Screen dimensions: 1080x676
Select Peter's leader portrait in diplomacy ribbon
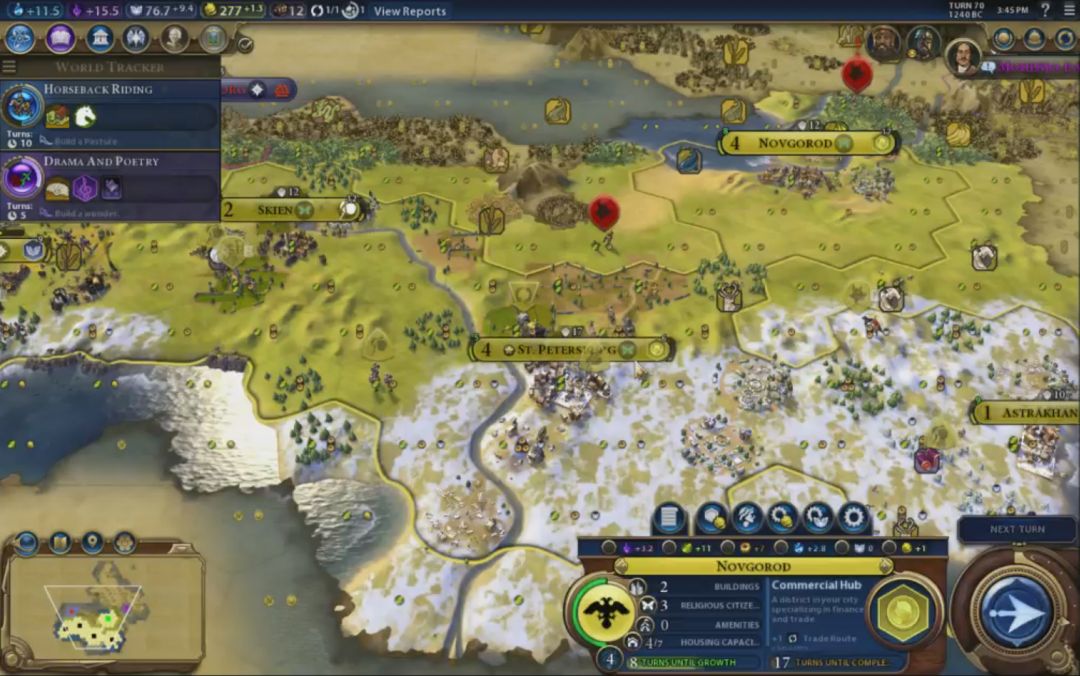[x=962, y=55]
